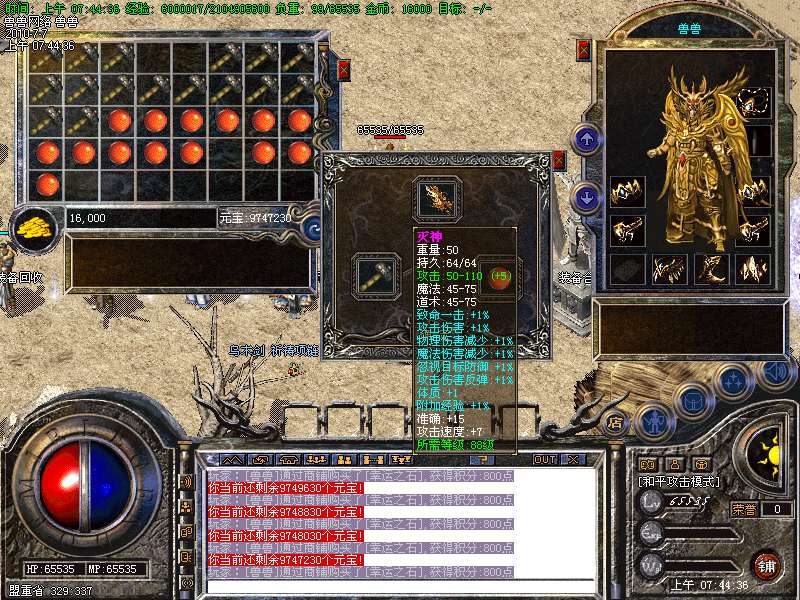Close the bag inventory window

343,69
